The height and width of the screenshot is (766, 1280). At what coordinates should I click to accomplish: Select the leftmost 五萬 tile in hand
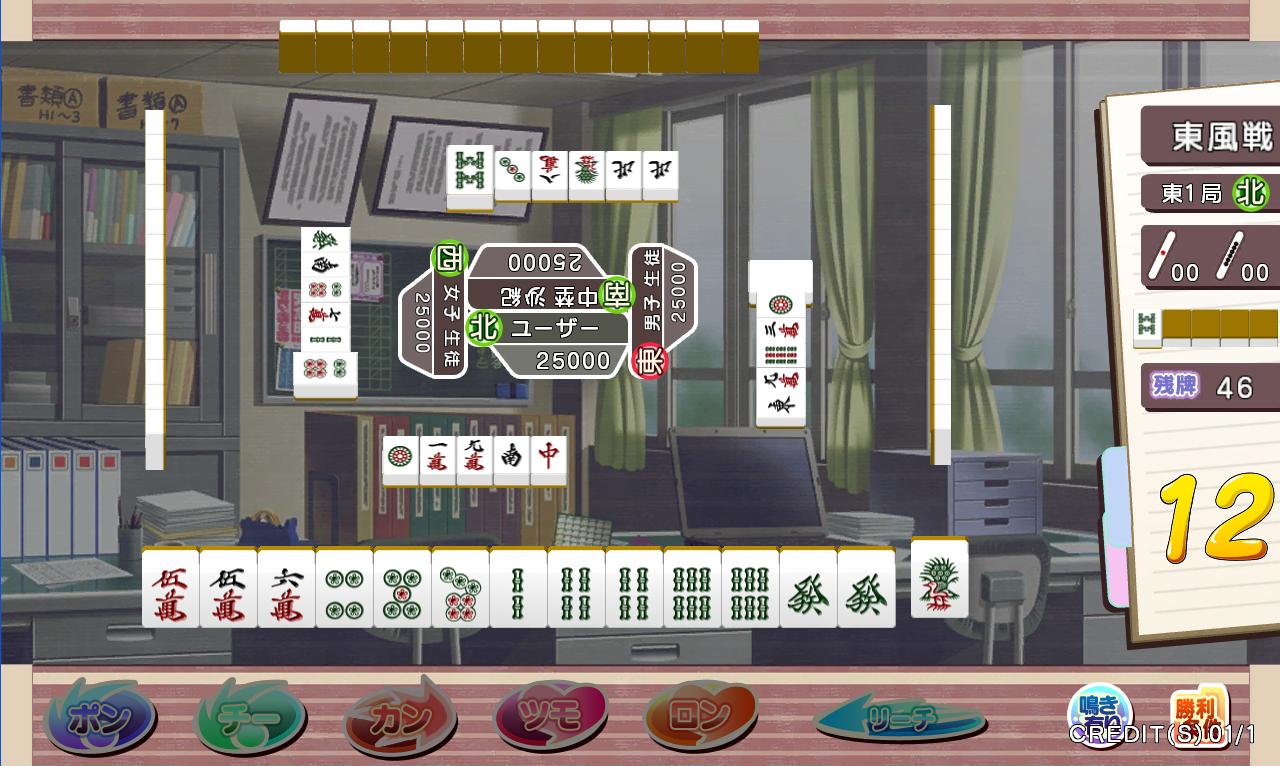click(x=170, y=588)
